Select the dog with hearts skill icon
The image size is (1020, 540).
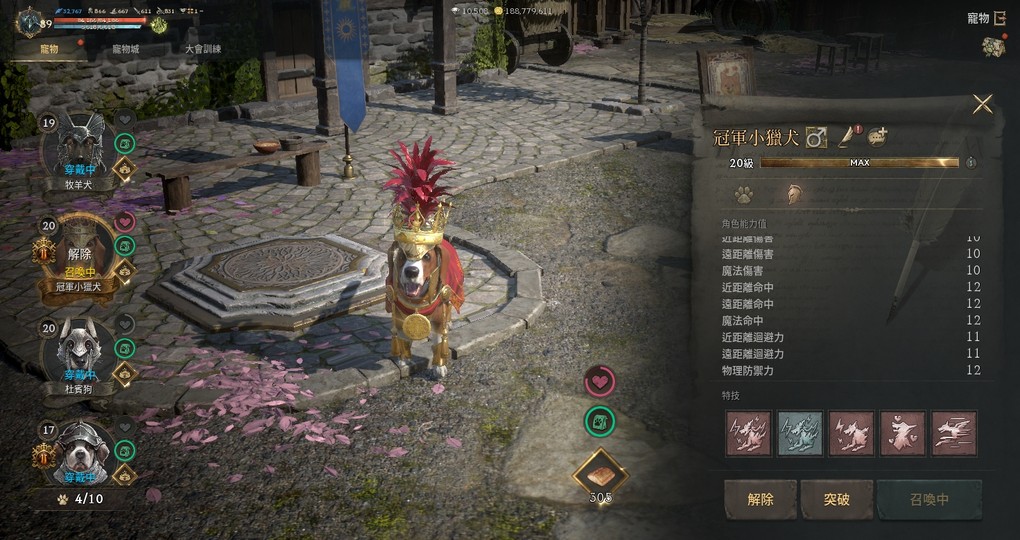click(x=903, y=433)
